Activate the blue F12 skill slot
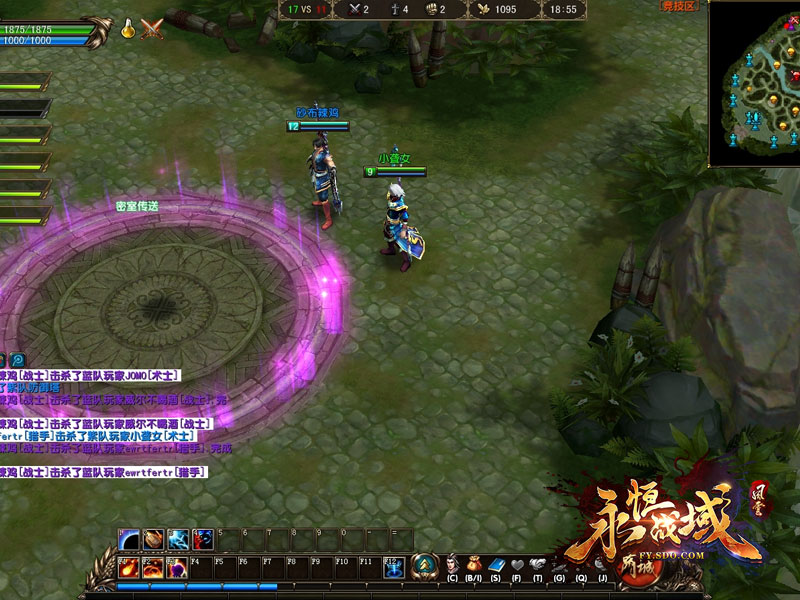Viewport: 800px width, 600px height. pyautogui.click(x=394, y=567)
